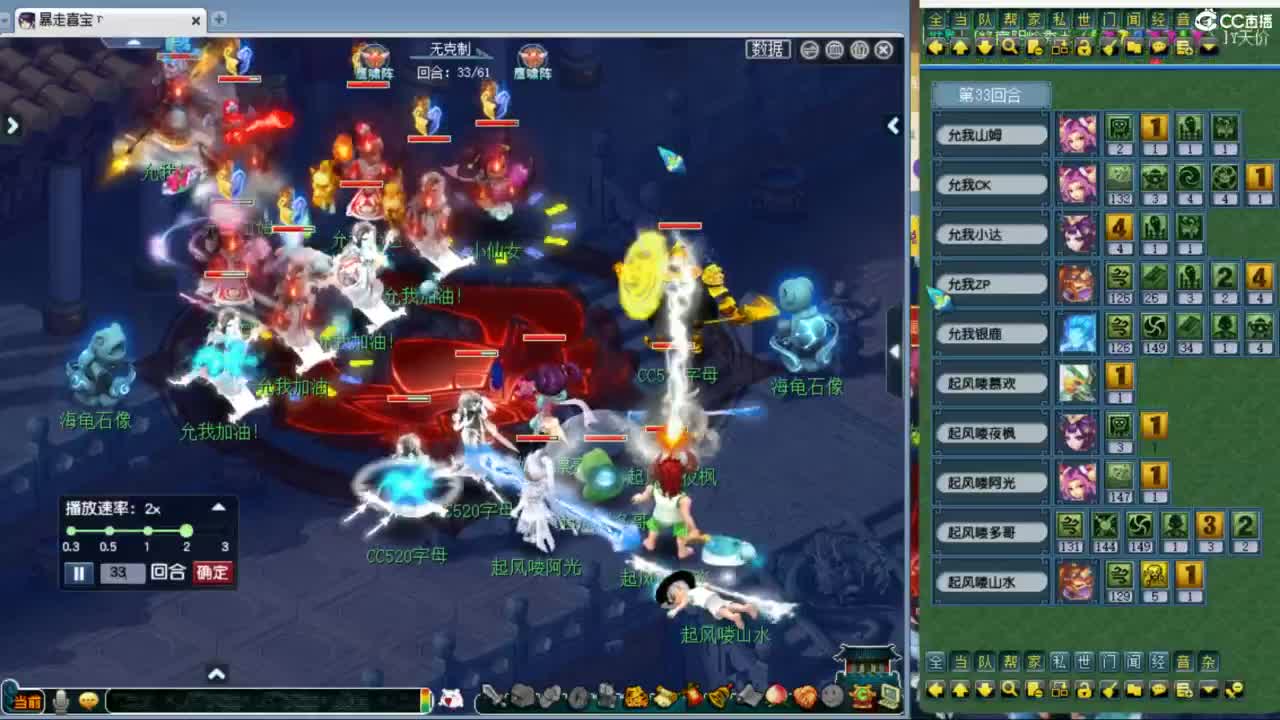
Task: Click the lock icon in the chat toolbar
Action: point(1083,690)
